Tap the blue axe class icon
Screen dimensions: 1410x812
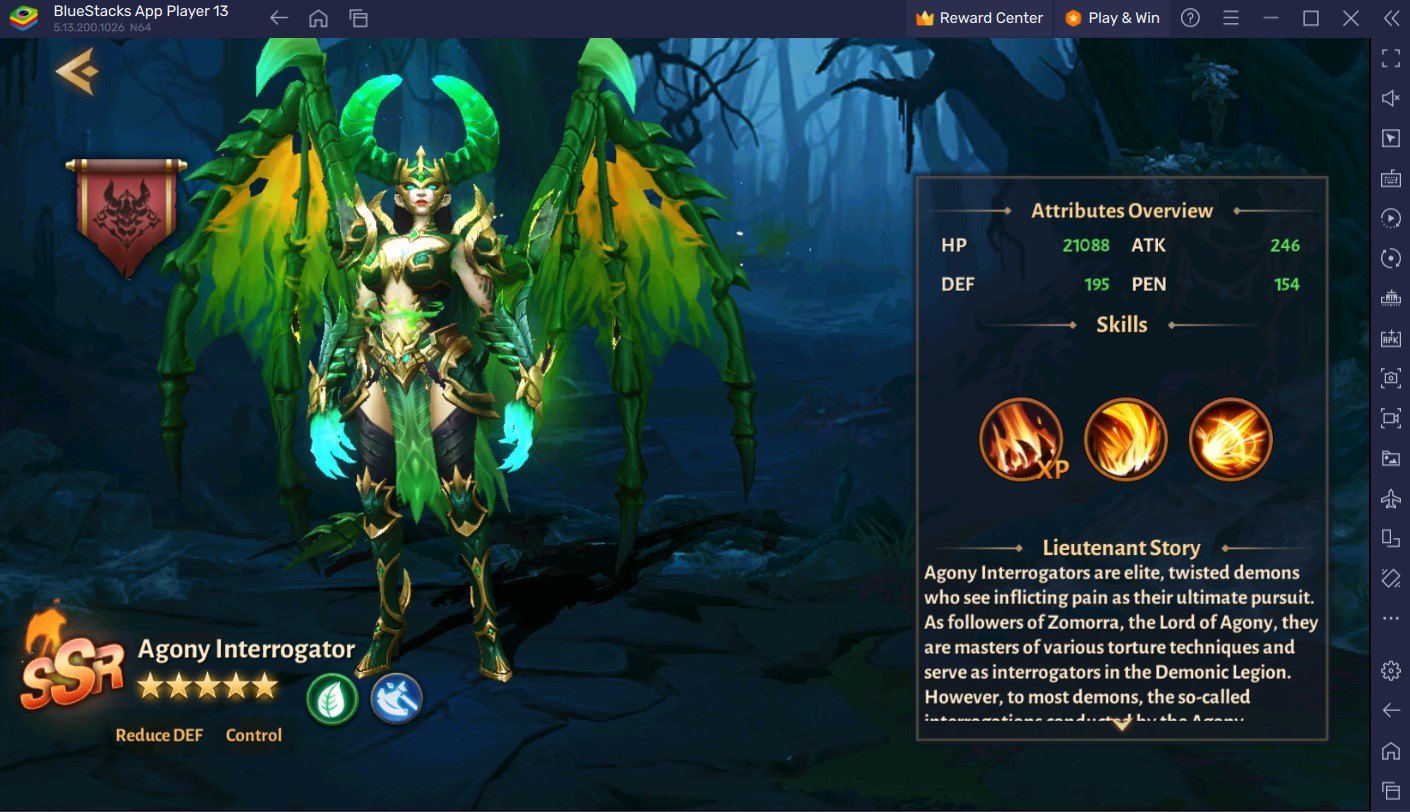[396, 698]
